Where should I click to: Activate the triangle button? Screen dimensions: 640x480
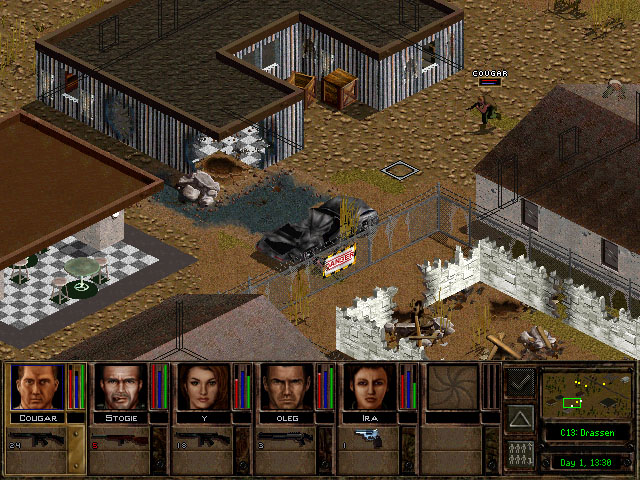pos(520,418)
